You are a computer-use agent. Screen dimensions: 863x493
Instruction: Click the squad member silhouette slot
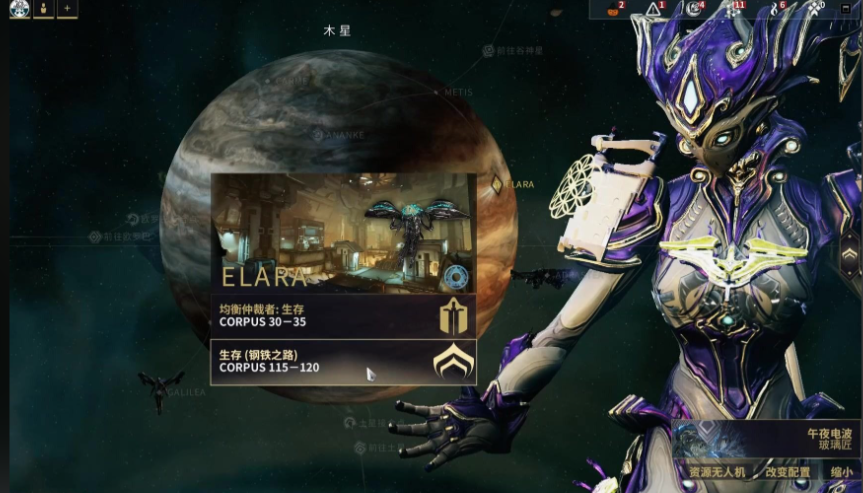click(x=44, y=9)
